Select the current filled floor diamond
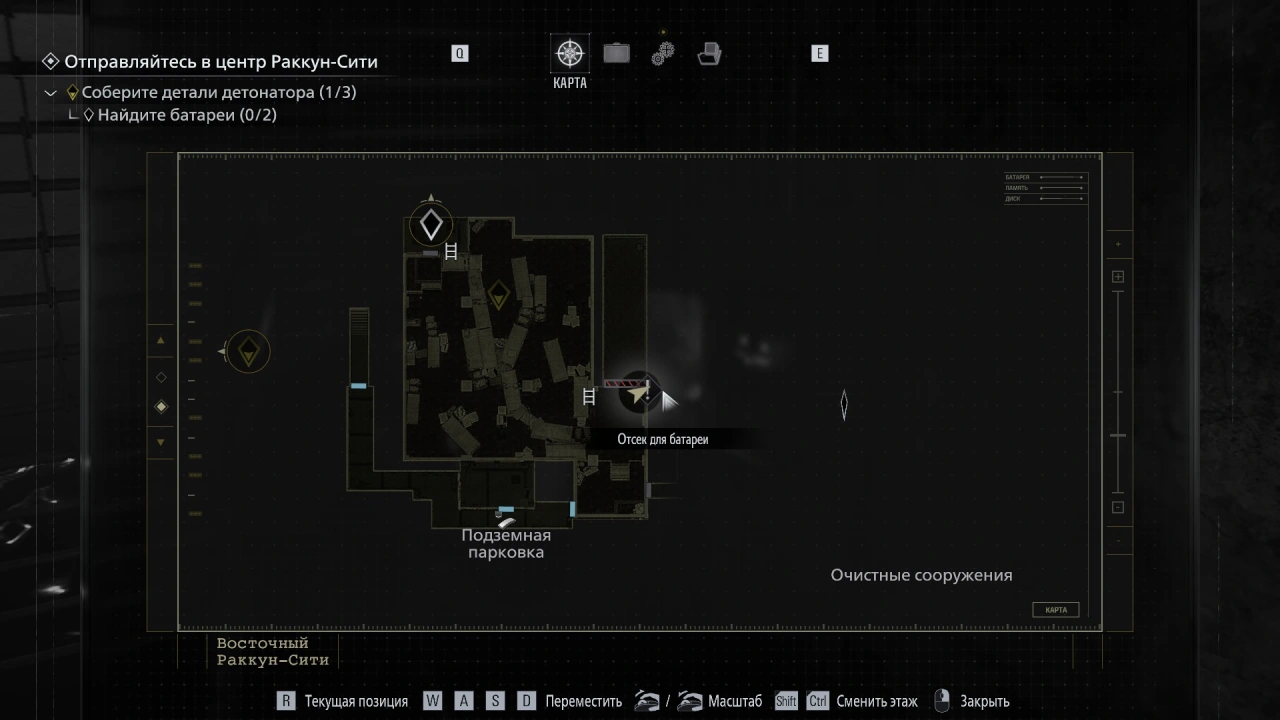Screen dimensions: 1280x720 (x=161, y=407)
